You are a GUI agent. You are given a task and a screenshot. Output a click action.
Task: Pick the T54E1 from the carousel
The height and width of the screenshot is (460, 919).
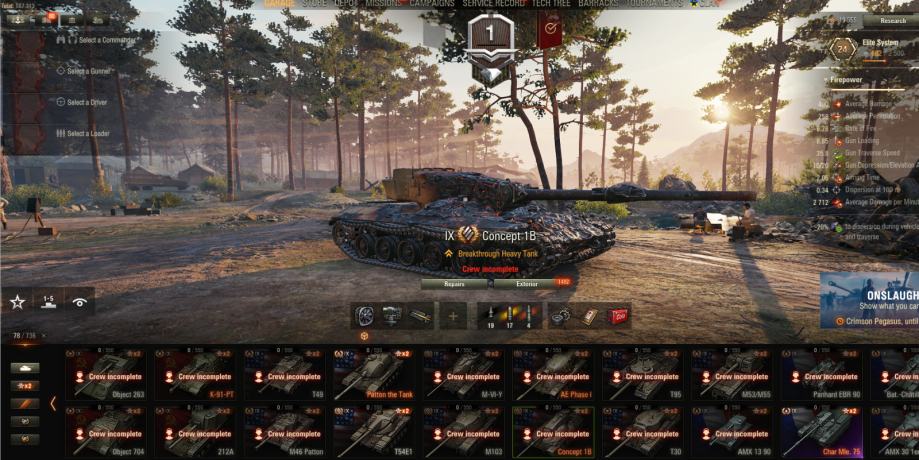click(373, 431)
